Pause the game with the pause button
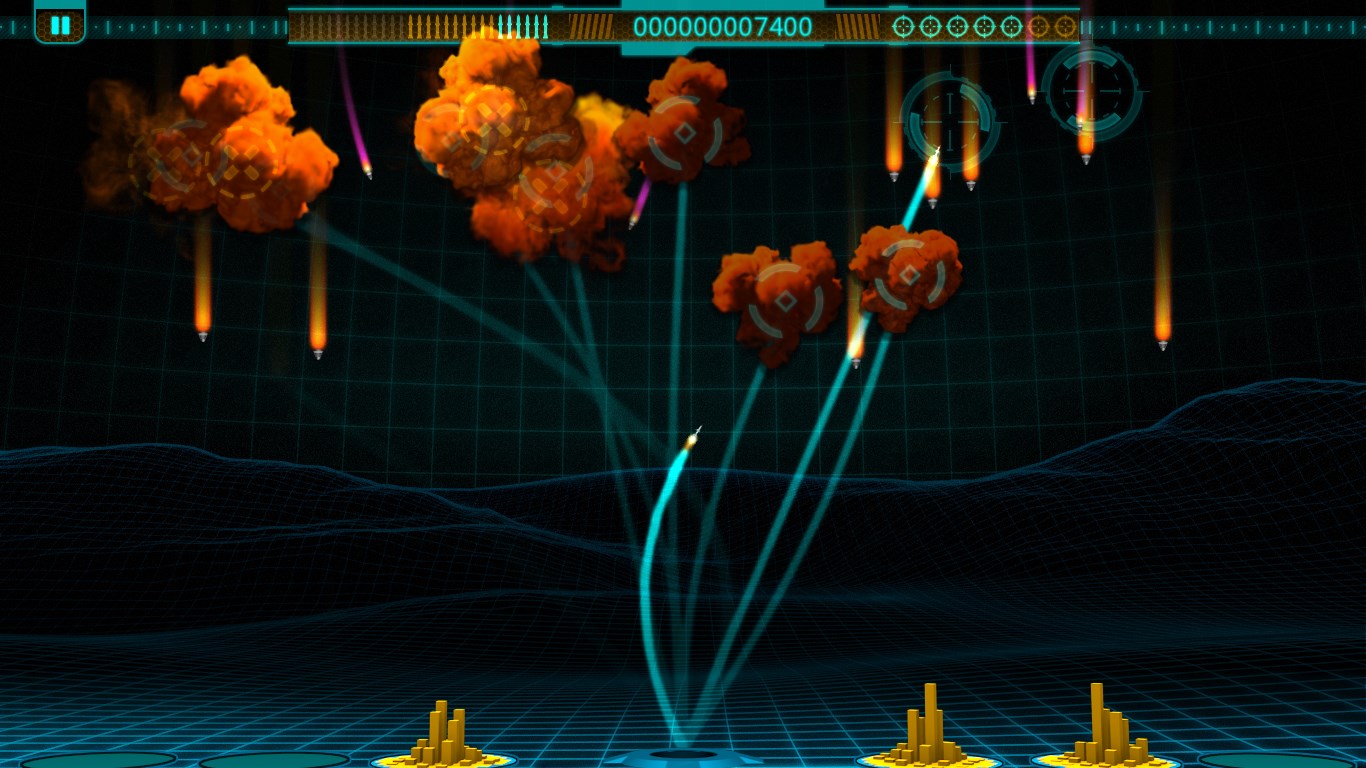Viewport: 1366px width, 768px height. pos(60,24)
